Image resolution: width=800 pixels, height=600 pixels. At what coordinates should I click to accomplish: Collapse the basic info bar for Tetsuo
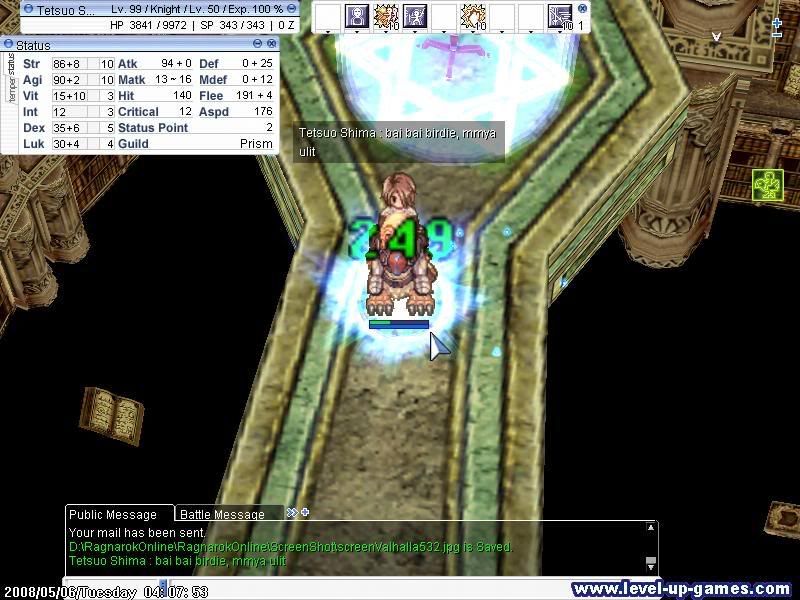(291, 8)
